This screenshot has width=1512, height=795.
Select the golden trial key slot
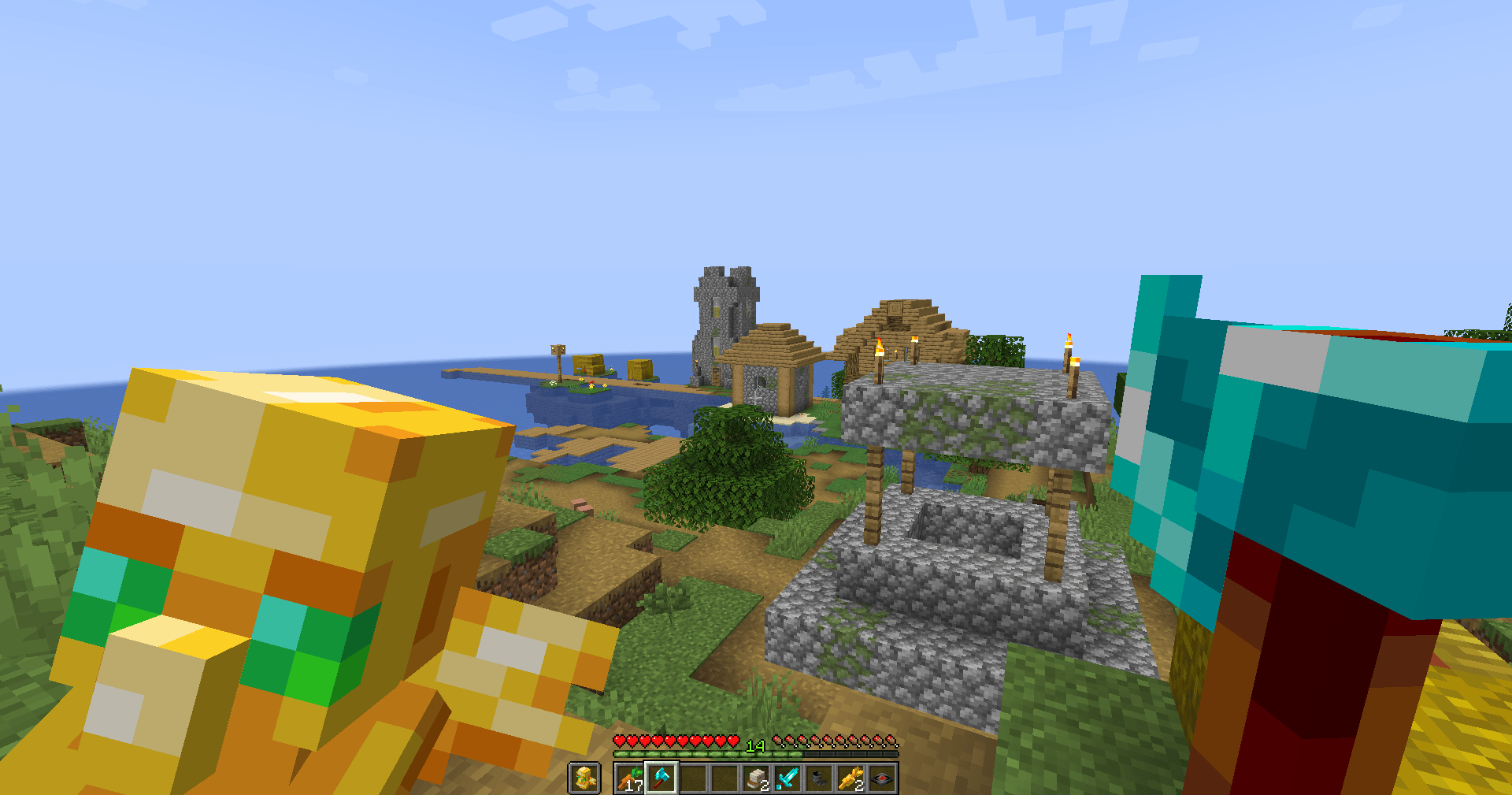pyautogui.click(x=850, y=778)
